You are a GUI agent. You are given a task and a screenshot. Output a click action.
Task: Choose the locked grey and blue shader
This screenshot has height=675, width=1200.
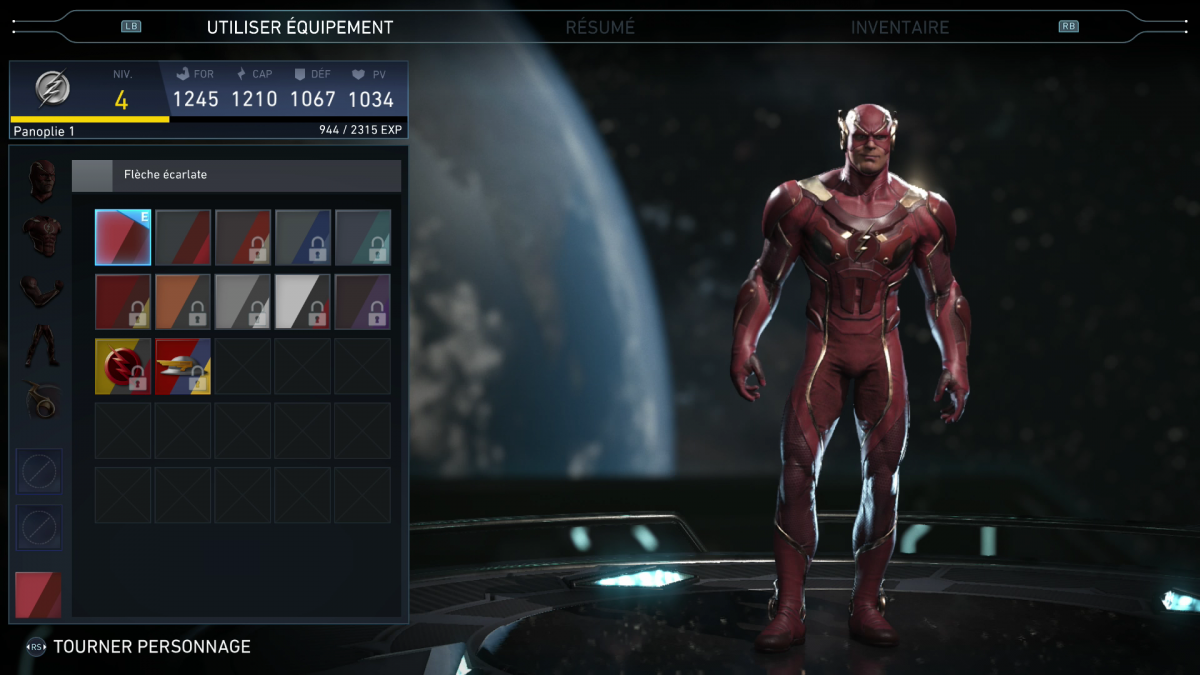(303, 237)
